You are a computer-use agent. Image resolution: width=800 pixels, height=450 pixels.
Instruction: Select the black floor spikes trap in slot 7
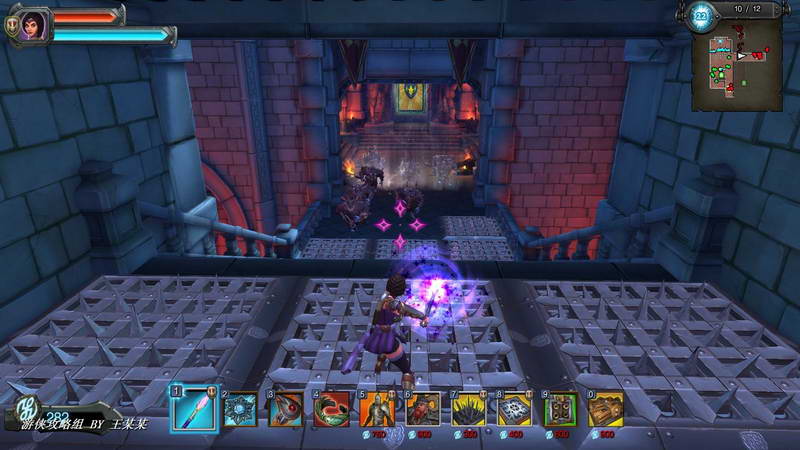coord(468,409)
